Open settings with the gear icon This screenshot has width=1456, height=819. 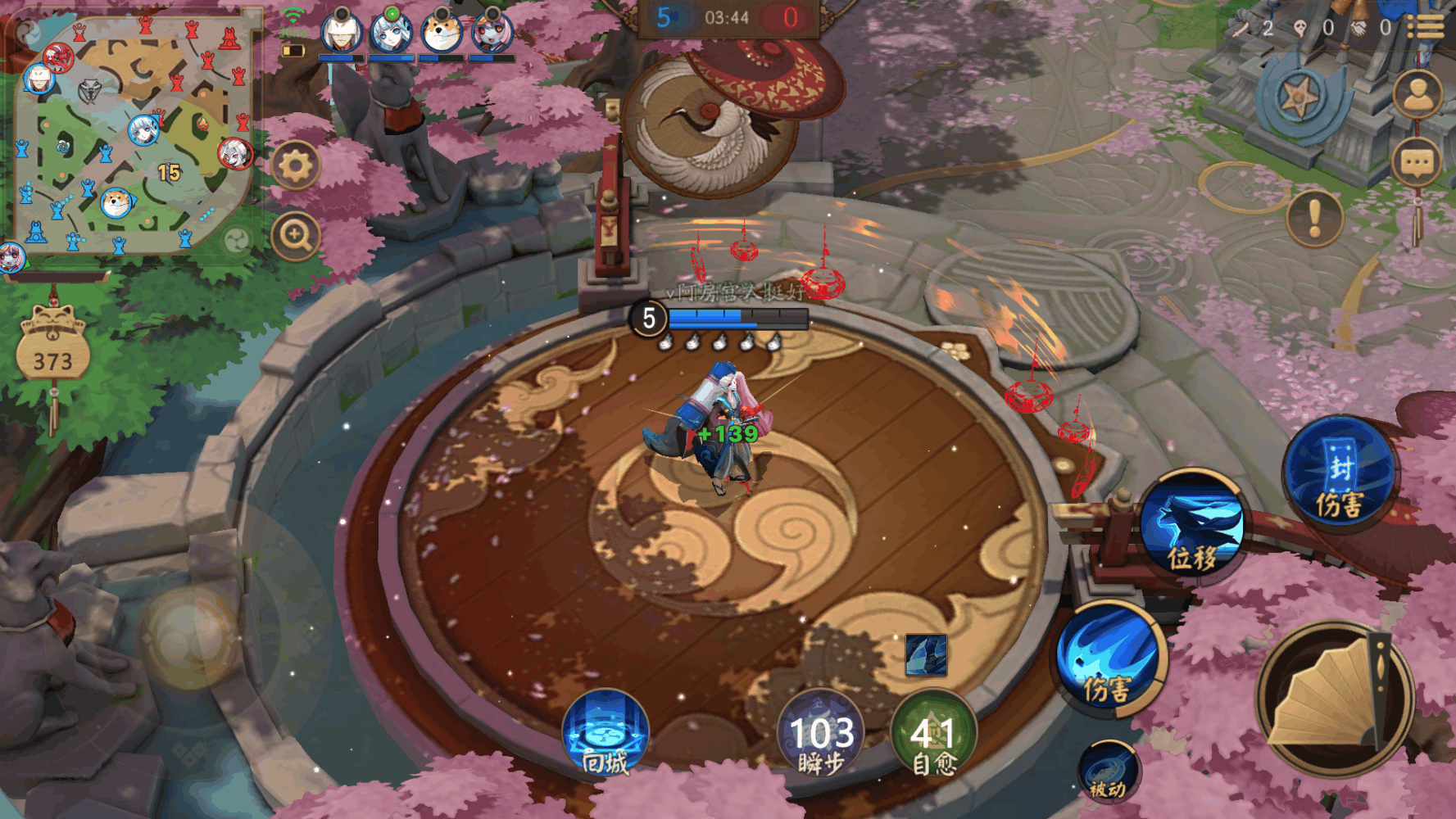click(x=295, y=166)
